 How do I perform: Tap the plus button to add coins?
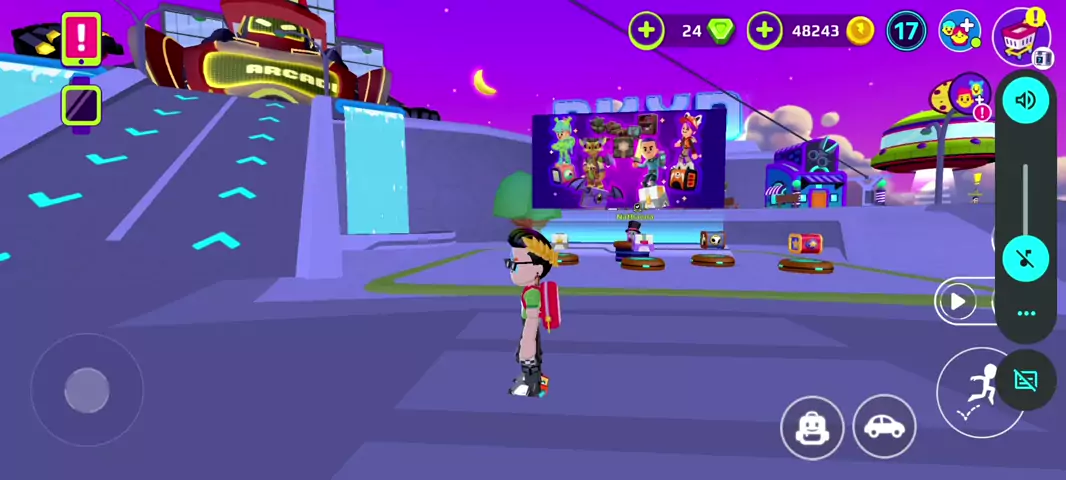pos(764,31)
